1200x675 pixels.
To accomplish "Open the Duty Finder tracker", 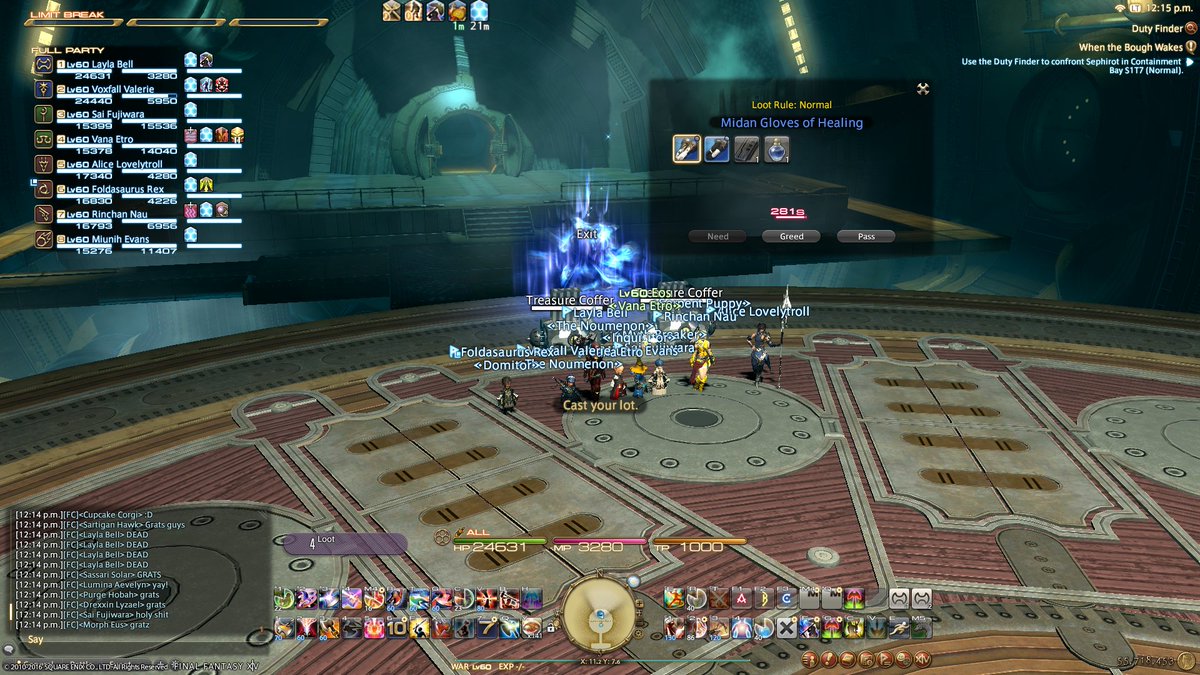I will pyautogui.click(x=1156, y=30).
